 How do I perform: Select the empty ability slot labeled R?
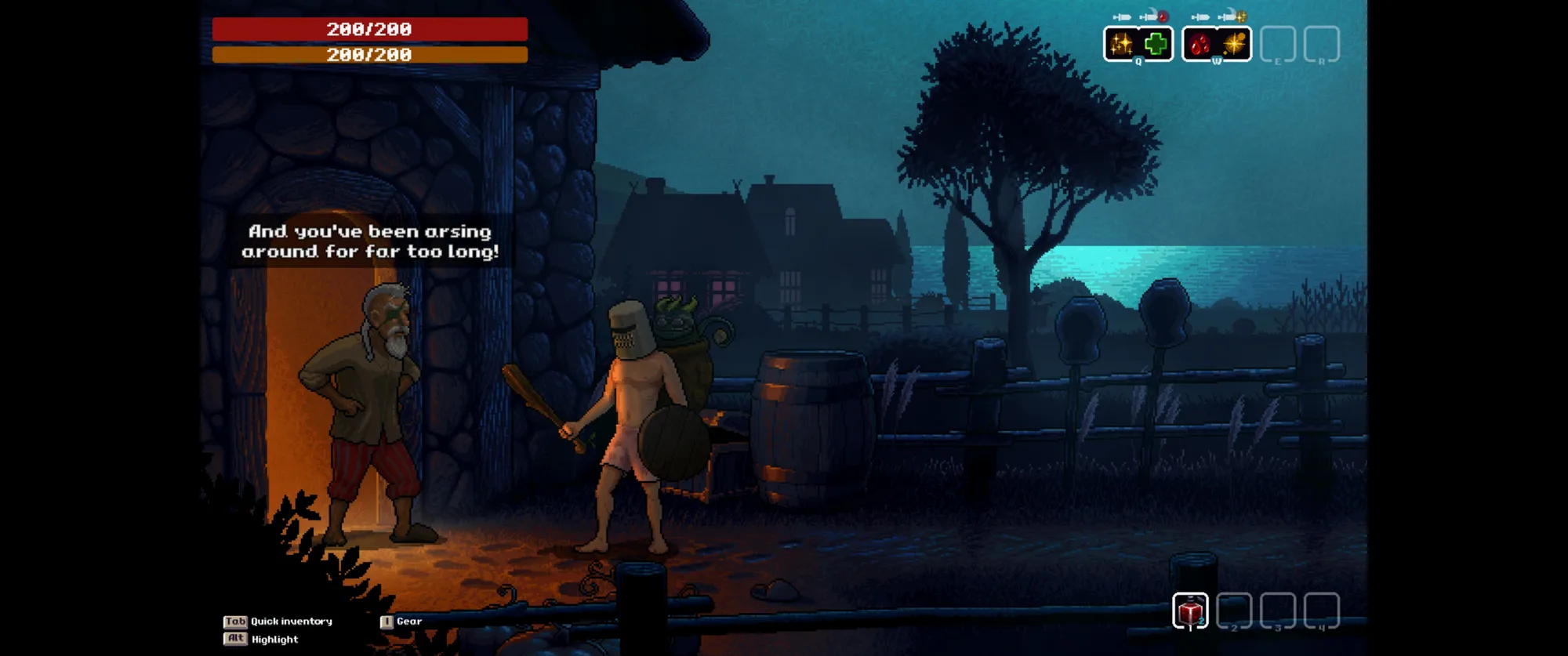click(x=1321, y=44)
